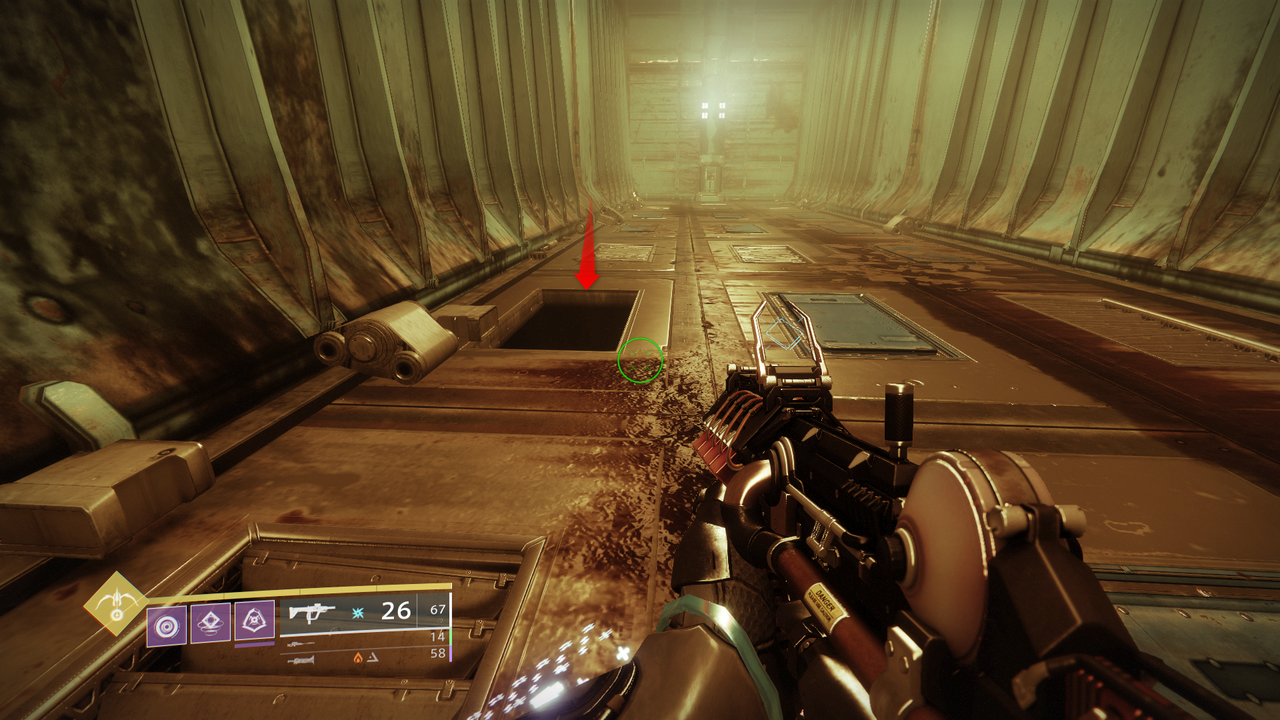Trigger the melee ability icon beside the weapon
Image resolution: width=1280 pixels, height=720 pixels.
(254, 621)
